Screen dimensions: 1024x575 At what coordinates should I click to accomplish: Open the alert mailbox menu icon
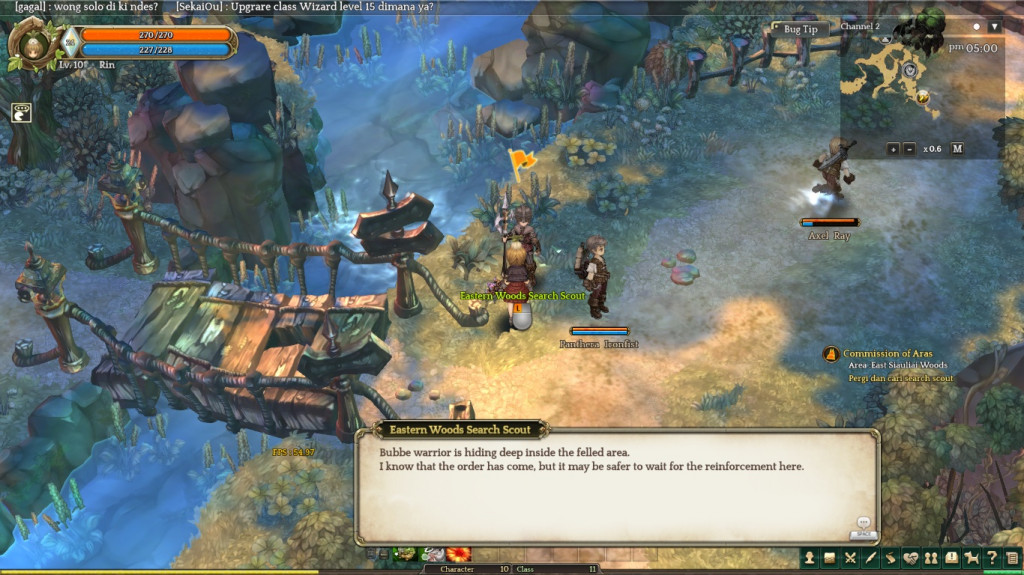(x=951, y=558)
